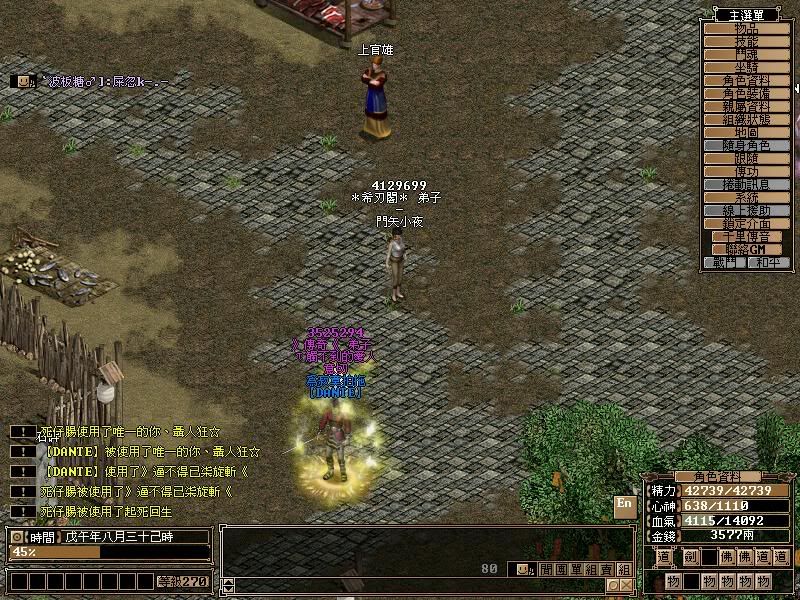
Task: Open the 物品 items menu entry
Action: tap(746, 28)
